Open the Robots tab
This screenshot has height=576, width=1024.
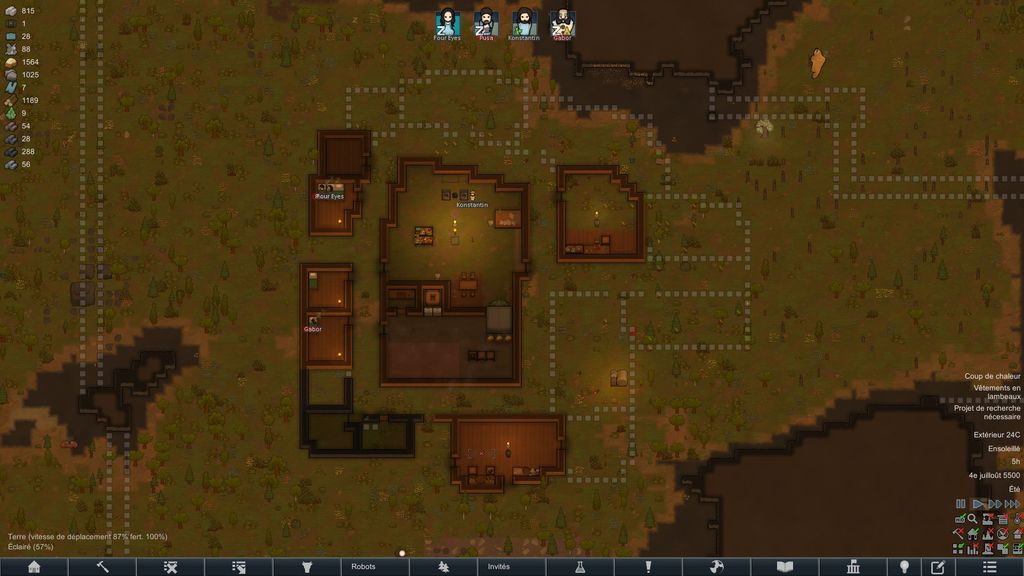[364, 567]
